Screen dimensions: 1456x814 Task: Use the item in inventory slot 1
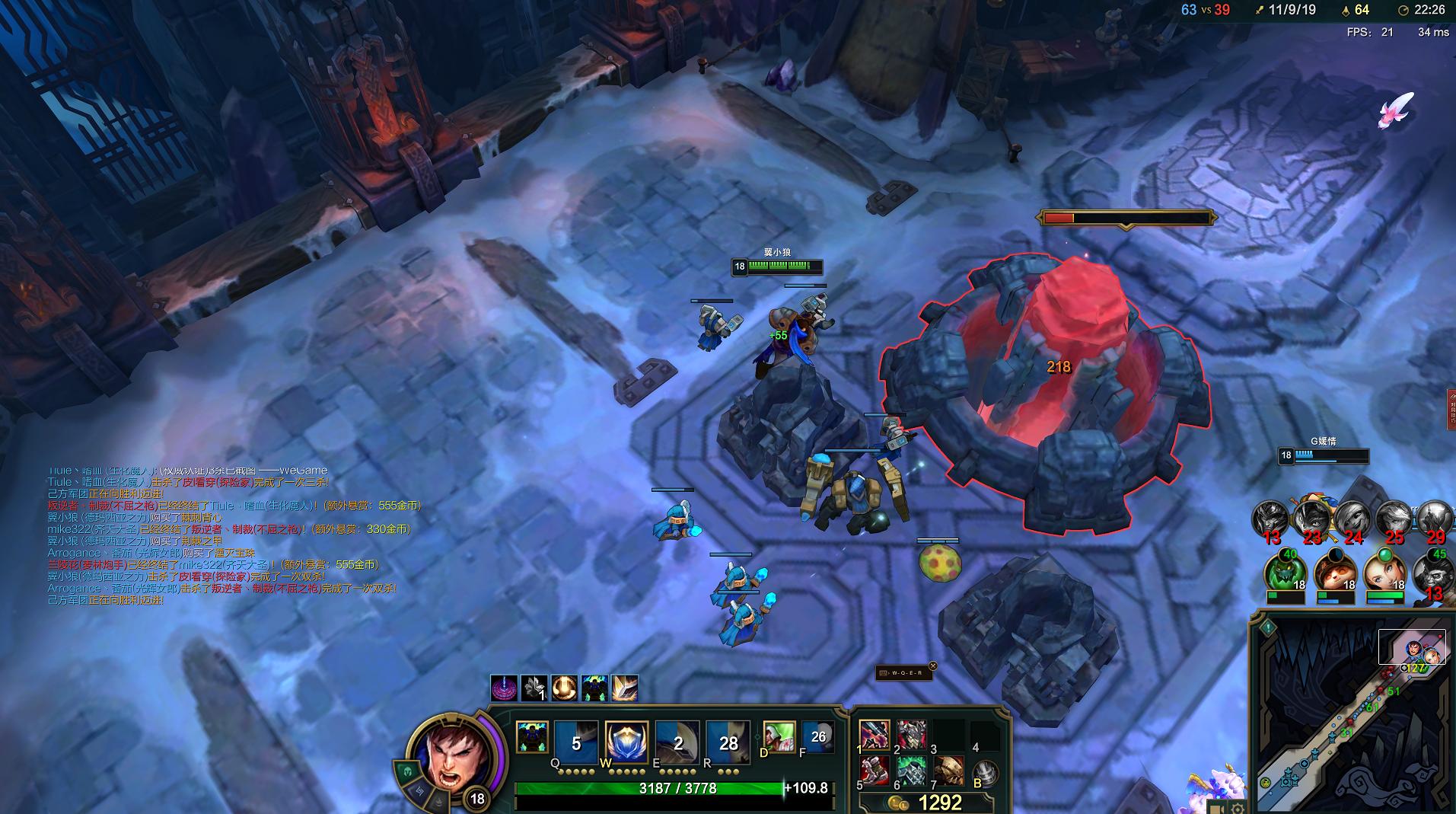coord(875,736)
